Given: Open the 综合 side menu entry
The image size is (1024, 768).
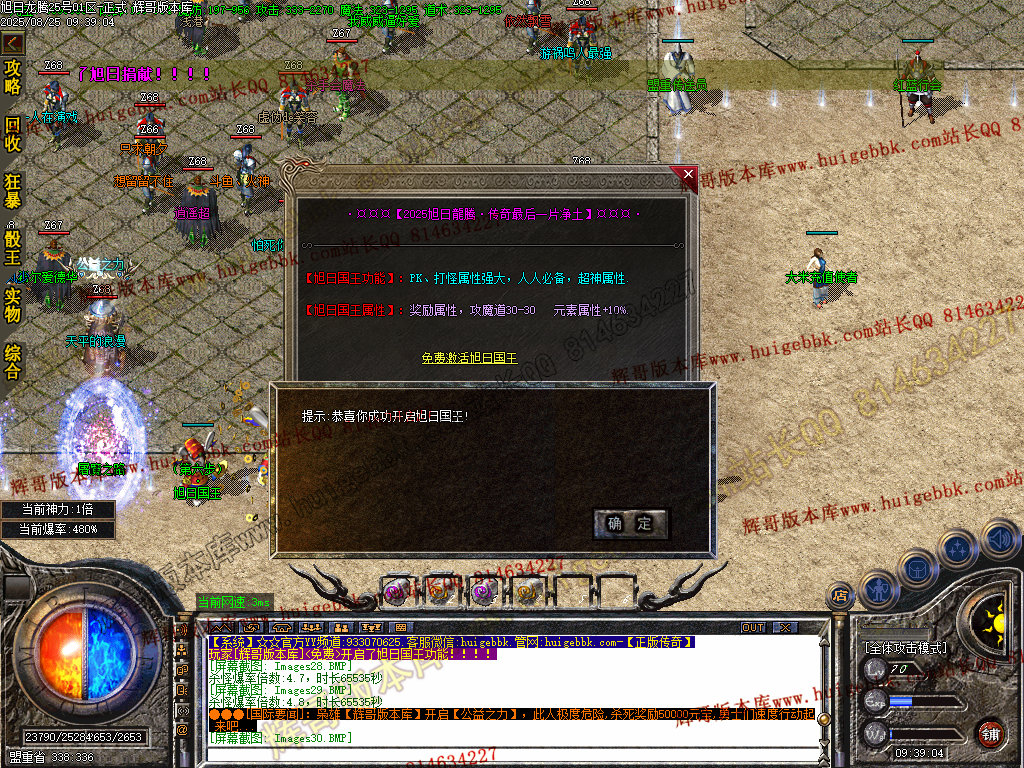Looking at the screenshot, I should pyautogui.click(x=13, y=361).
